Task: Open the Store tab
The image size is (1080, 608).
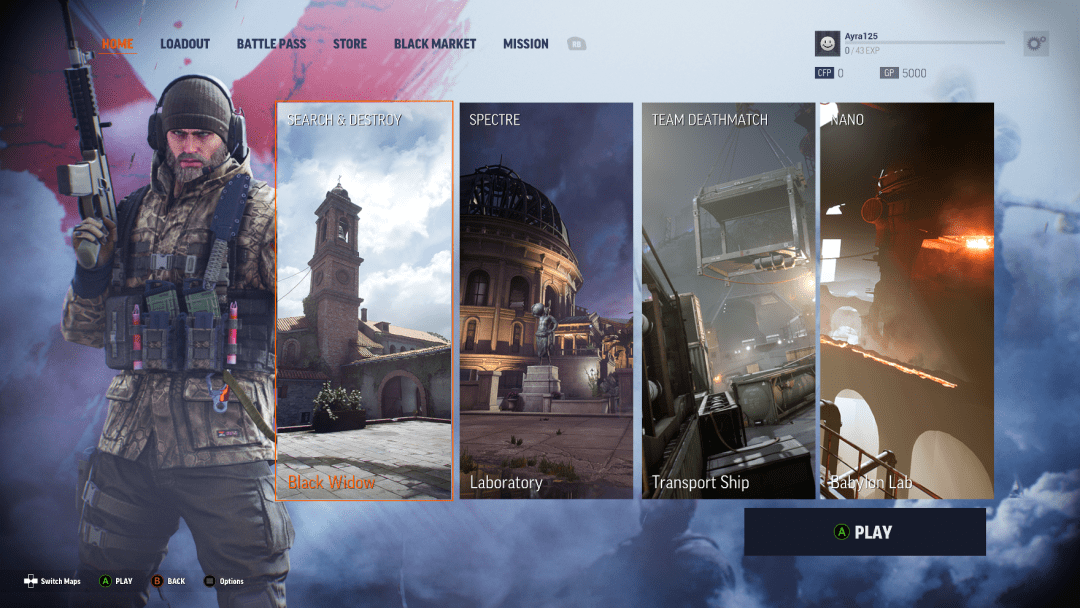Action: pyautogui.click(x=350, y=44)
